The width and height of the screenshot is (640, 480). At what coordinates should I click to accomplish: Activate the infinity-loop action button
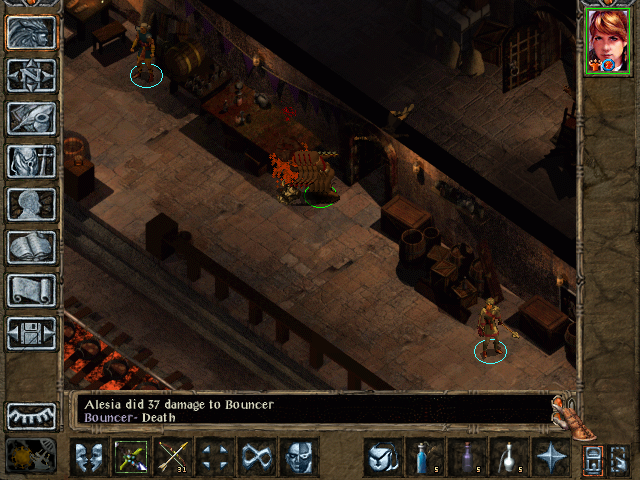click(257, 457)
